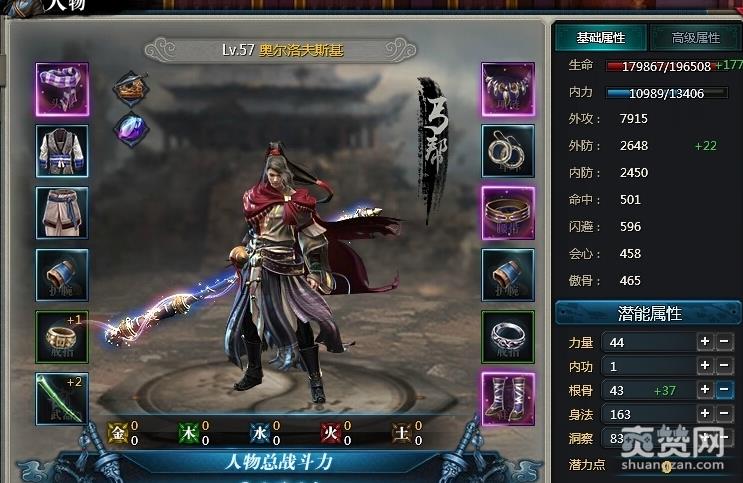The image size is (743, 483).
Task: Select the purple scarf equipment slot
Action: (x=62, y=89)
